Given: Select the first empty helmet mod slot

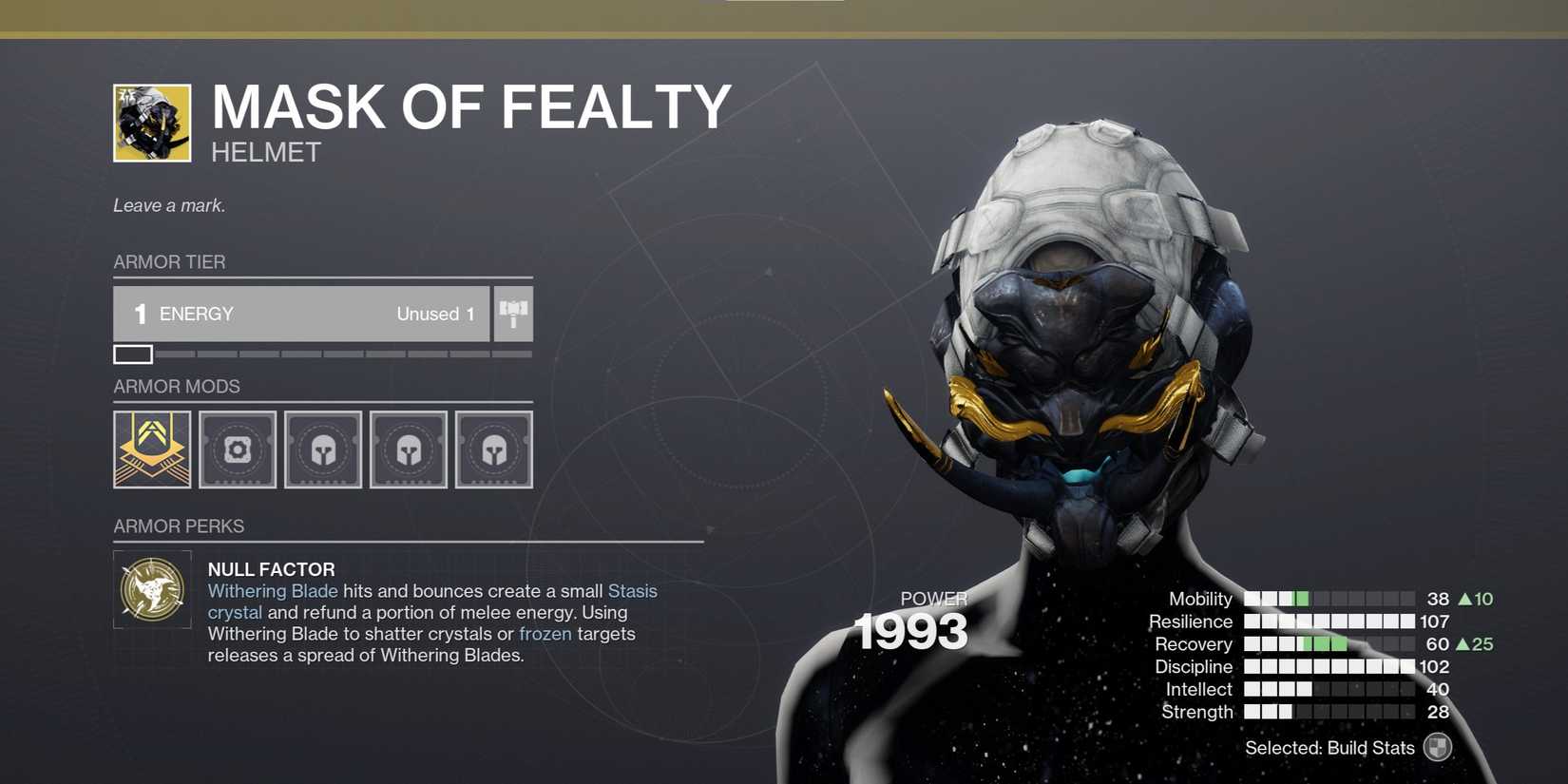Looking at the screenshot, I should pyautogui.click(x=322, y=449).
